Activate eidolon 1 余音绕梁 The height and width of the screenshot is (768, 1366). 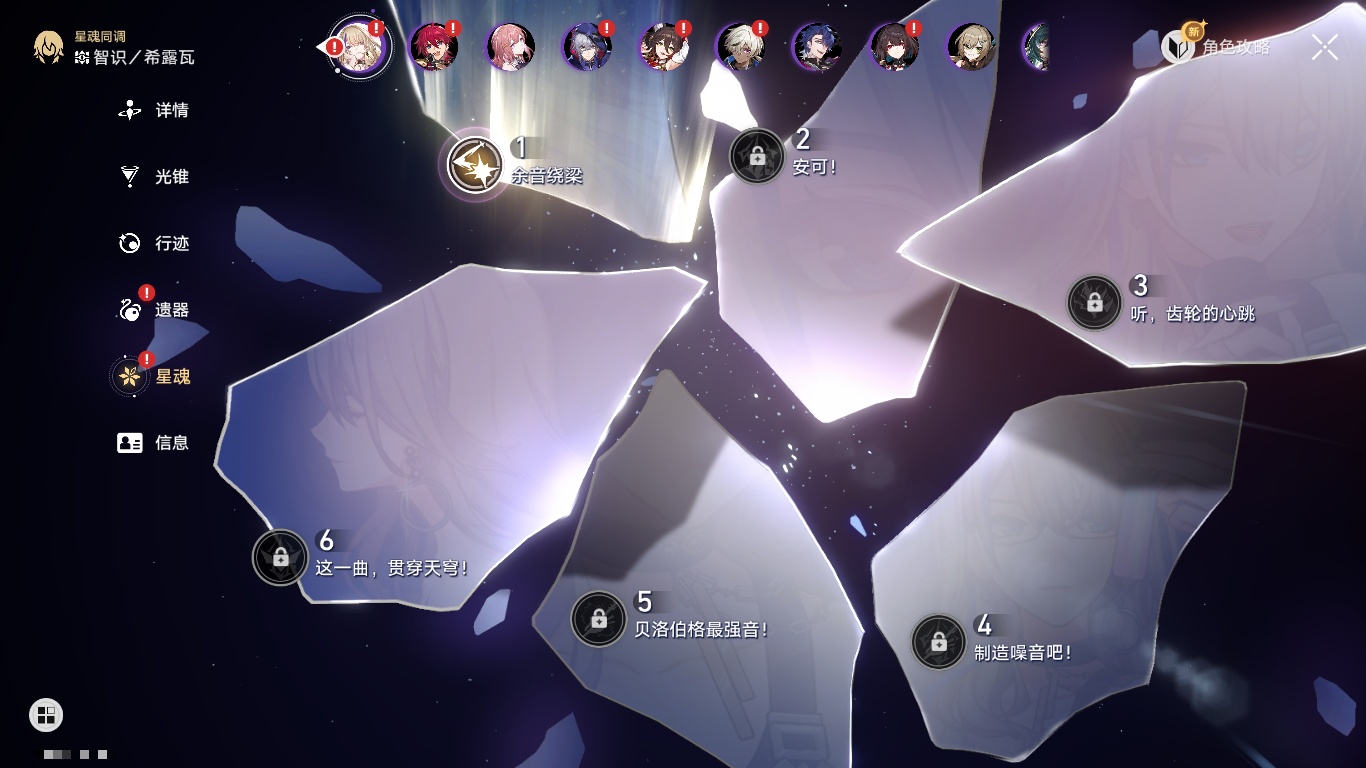click(x=475, y=165)
